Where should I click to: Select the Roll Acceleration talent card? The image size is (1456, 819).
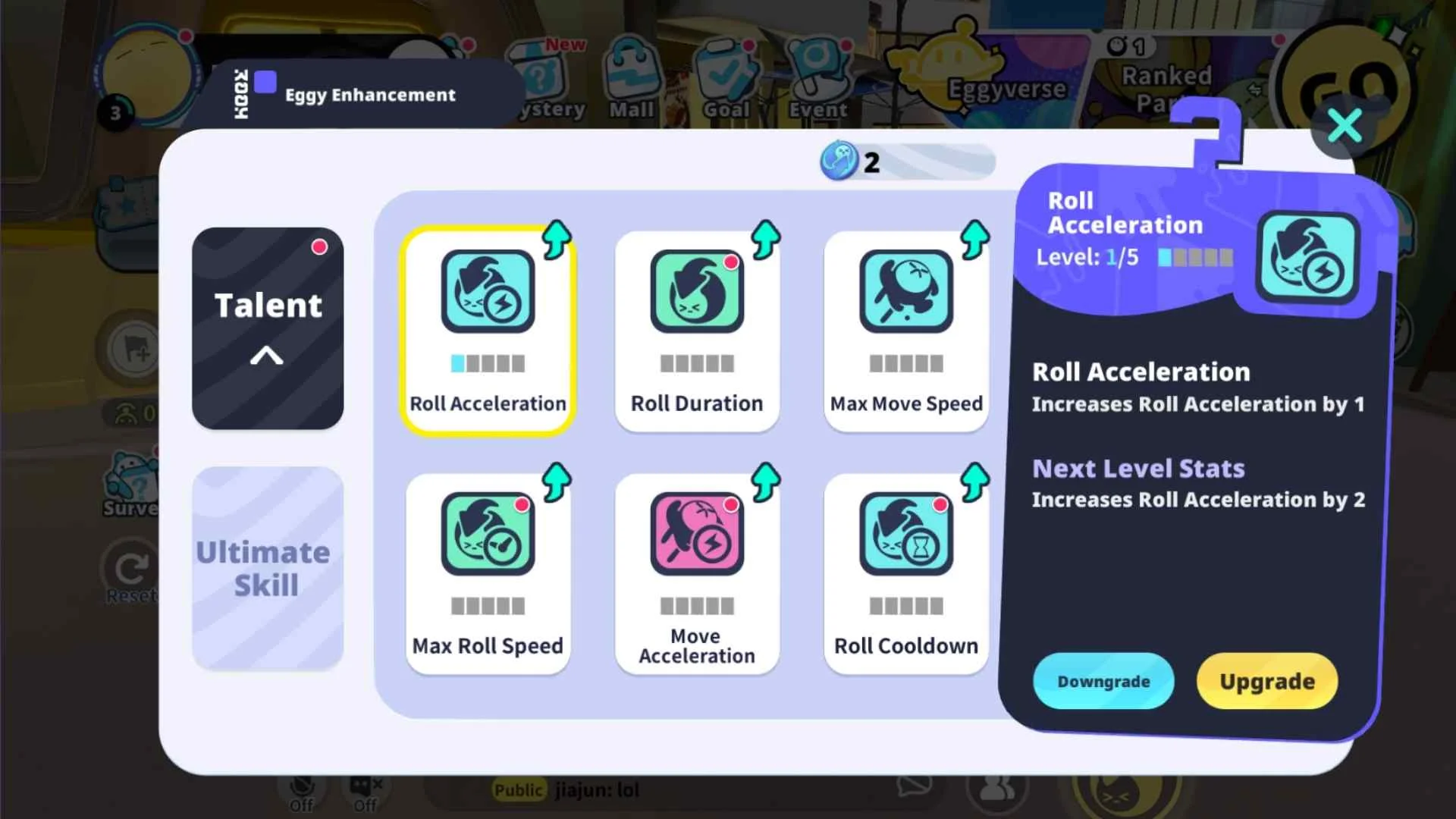point(488,331)
